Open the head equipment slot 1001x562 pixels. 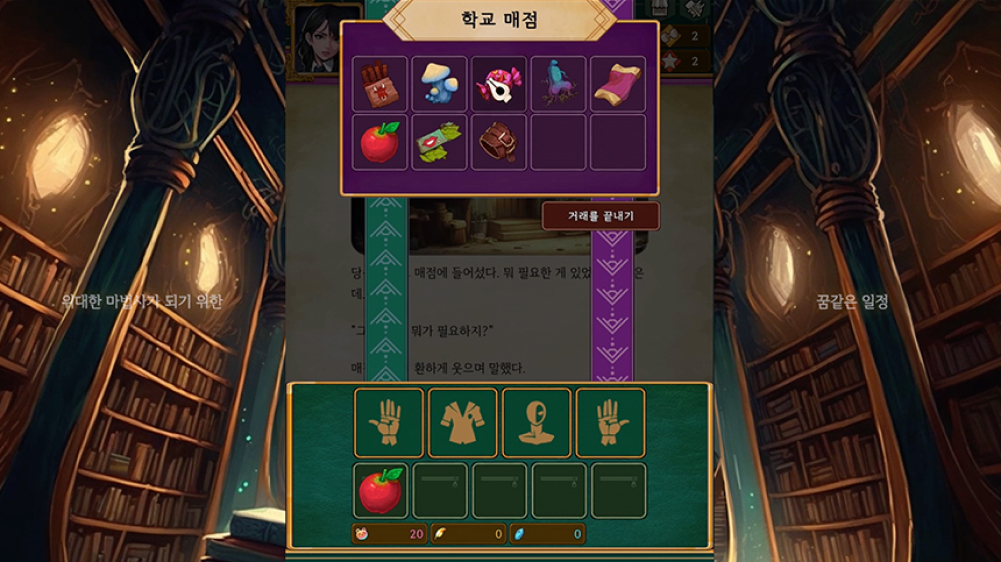click(537, 423)
